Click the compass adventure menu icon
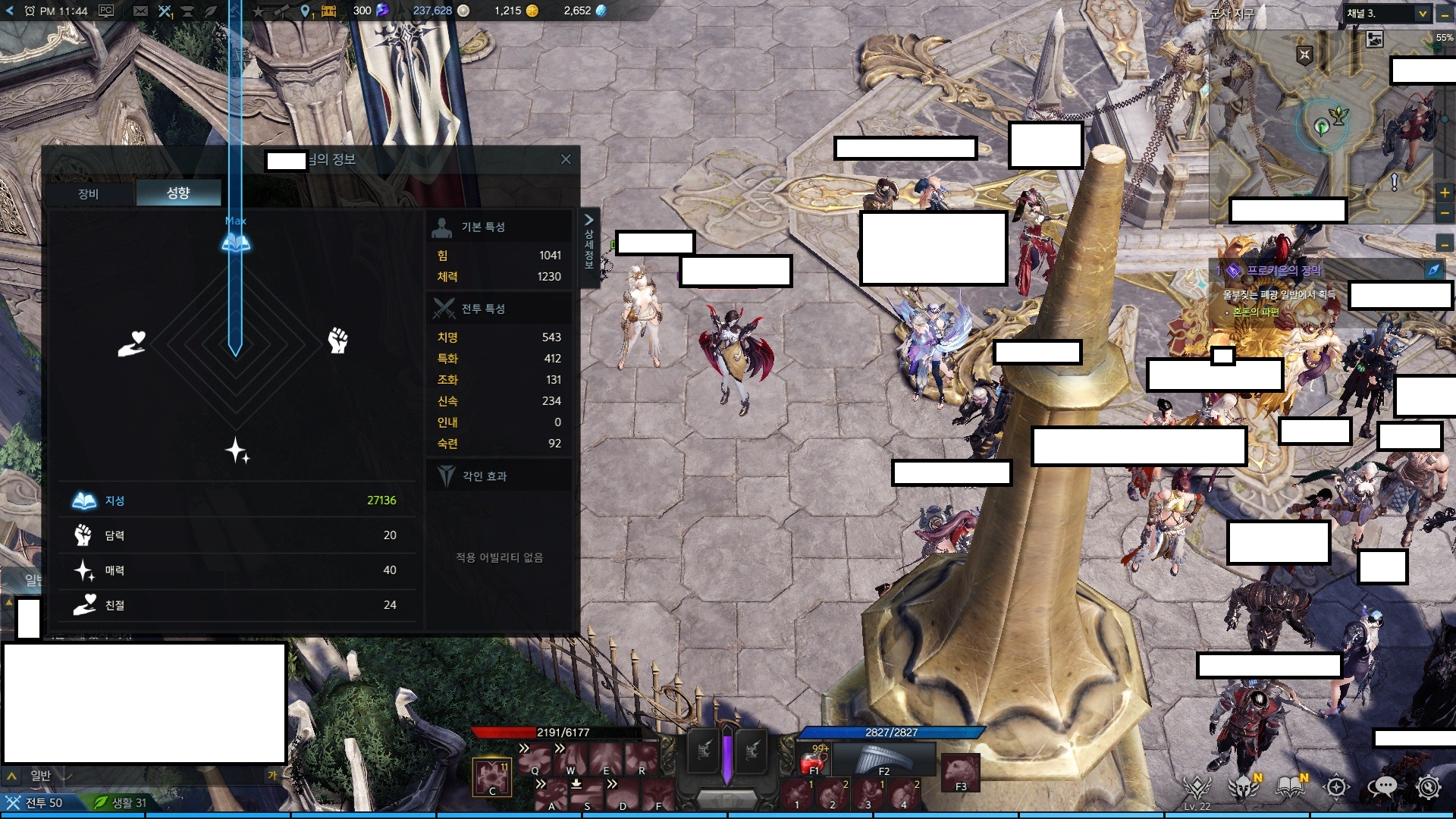This screenshot has width=1456, height=819. (x=1337, y=787)
